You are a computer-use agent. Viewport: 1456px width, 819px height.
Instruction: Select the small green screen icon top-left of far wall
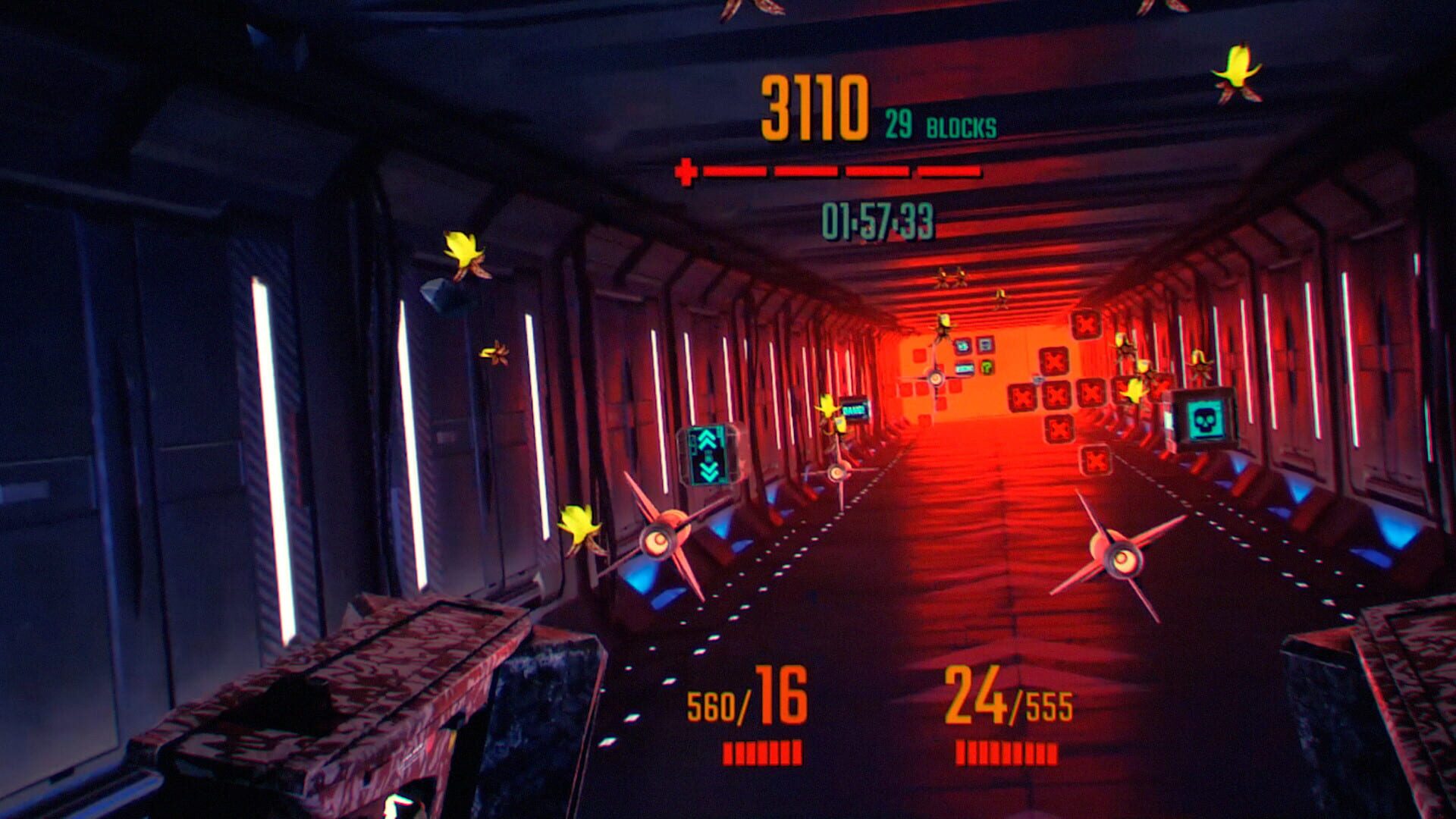click(x=961, y=347)
